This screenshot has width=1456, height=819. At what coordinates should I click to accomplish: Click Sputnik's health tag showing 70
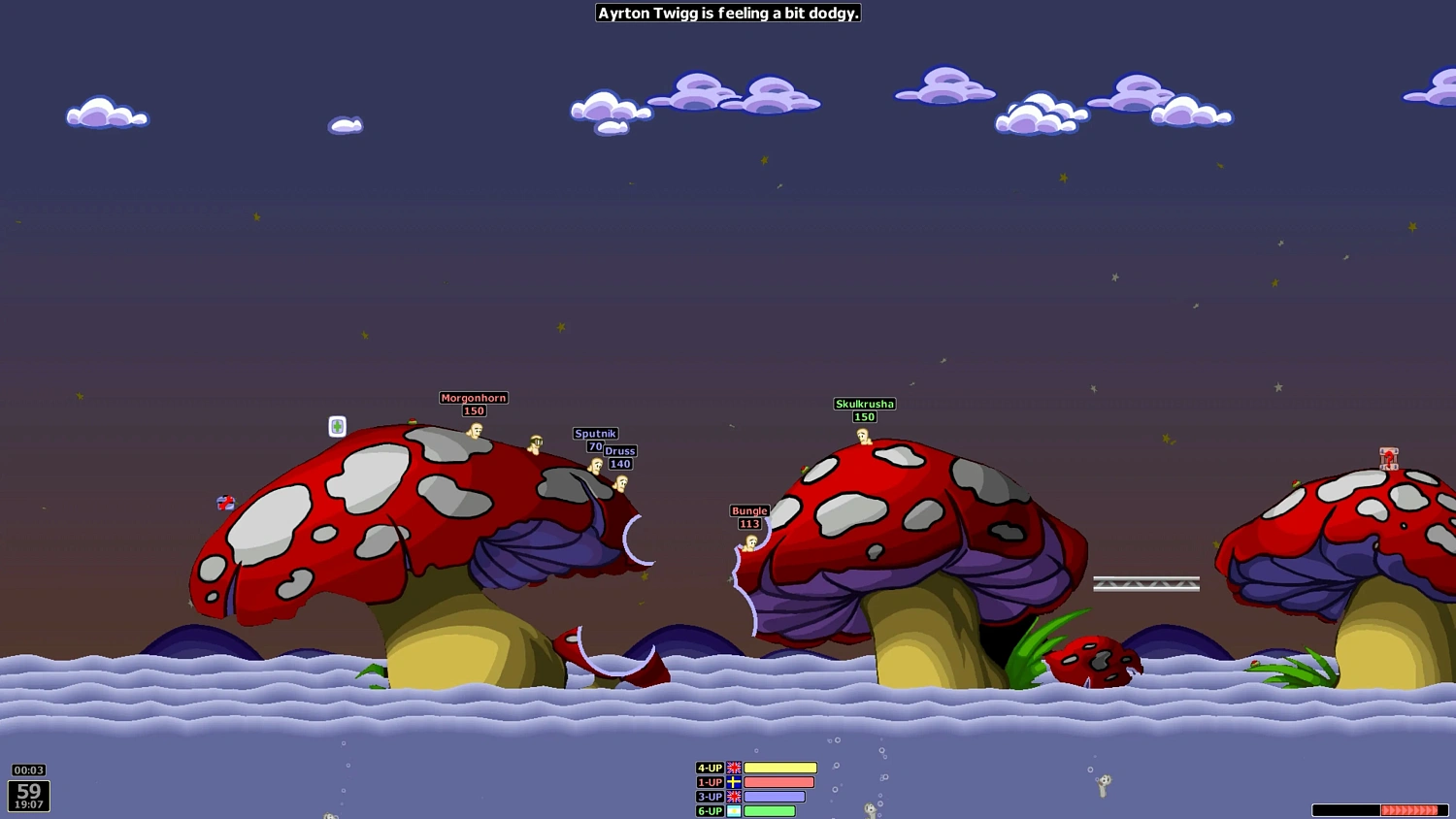[x=596, y=446]
